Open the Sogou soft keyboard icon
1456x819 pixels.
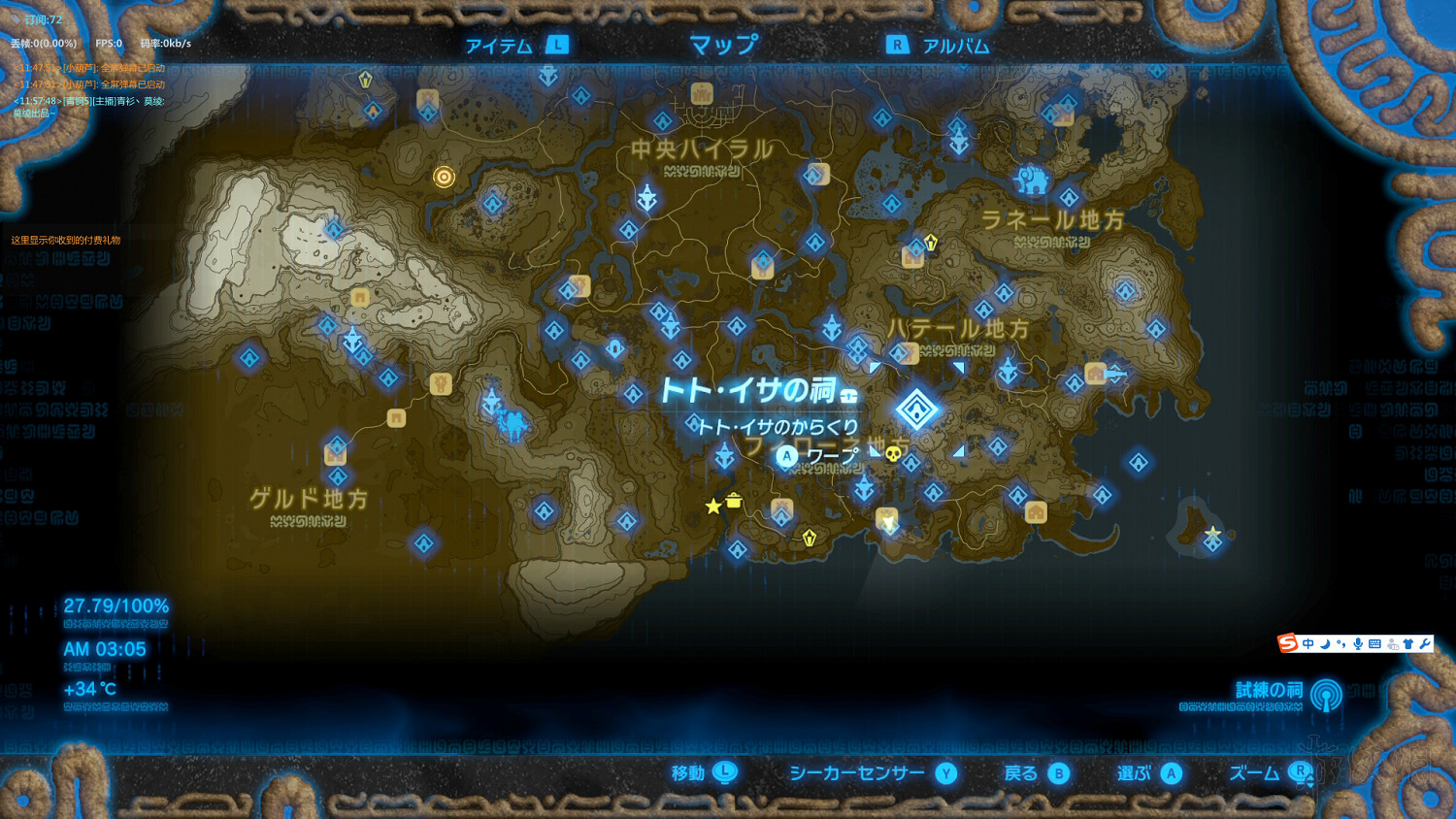[x=1374, y=643]
